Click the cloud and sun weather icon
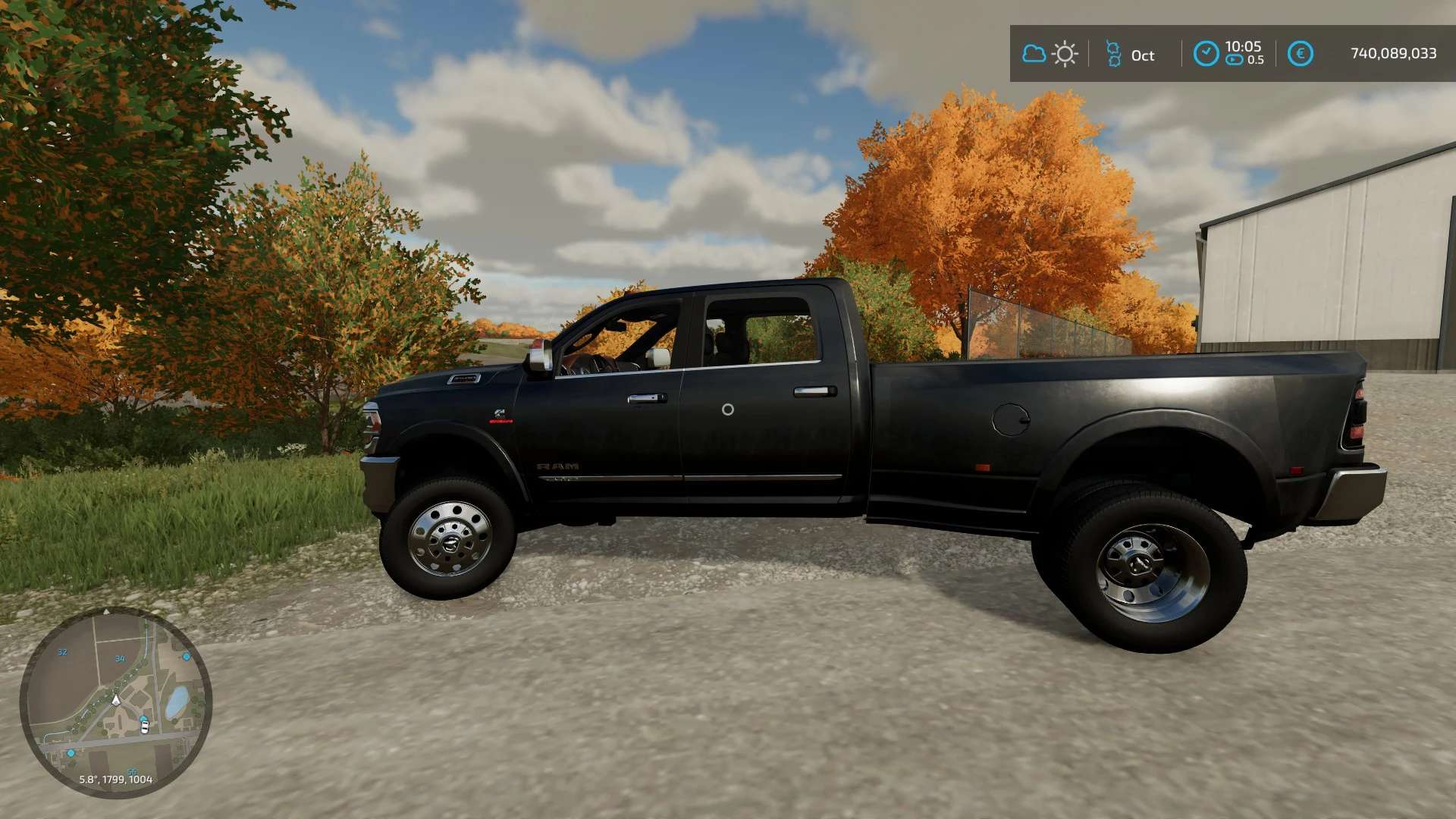 [1050, 54]
